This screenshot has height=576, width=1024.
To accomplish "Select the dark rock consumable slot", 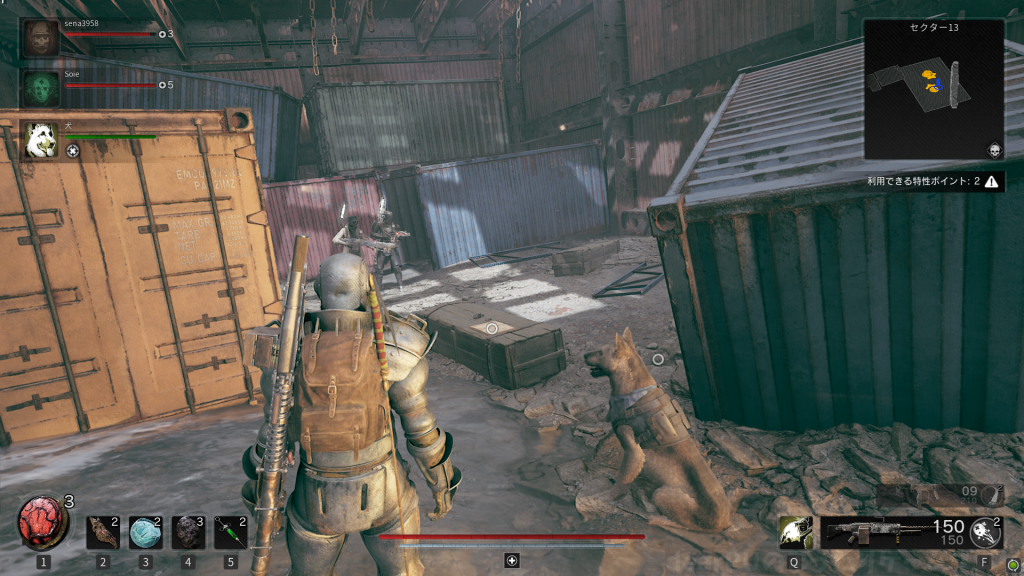I will pos(188,533).
